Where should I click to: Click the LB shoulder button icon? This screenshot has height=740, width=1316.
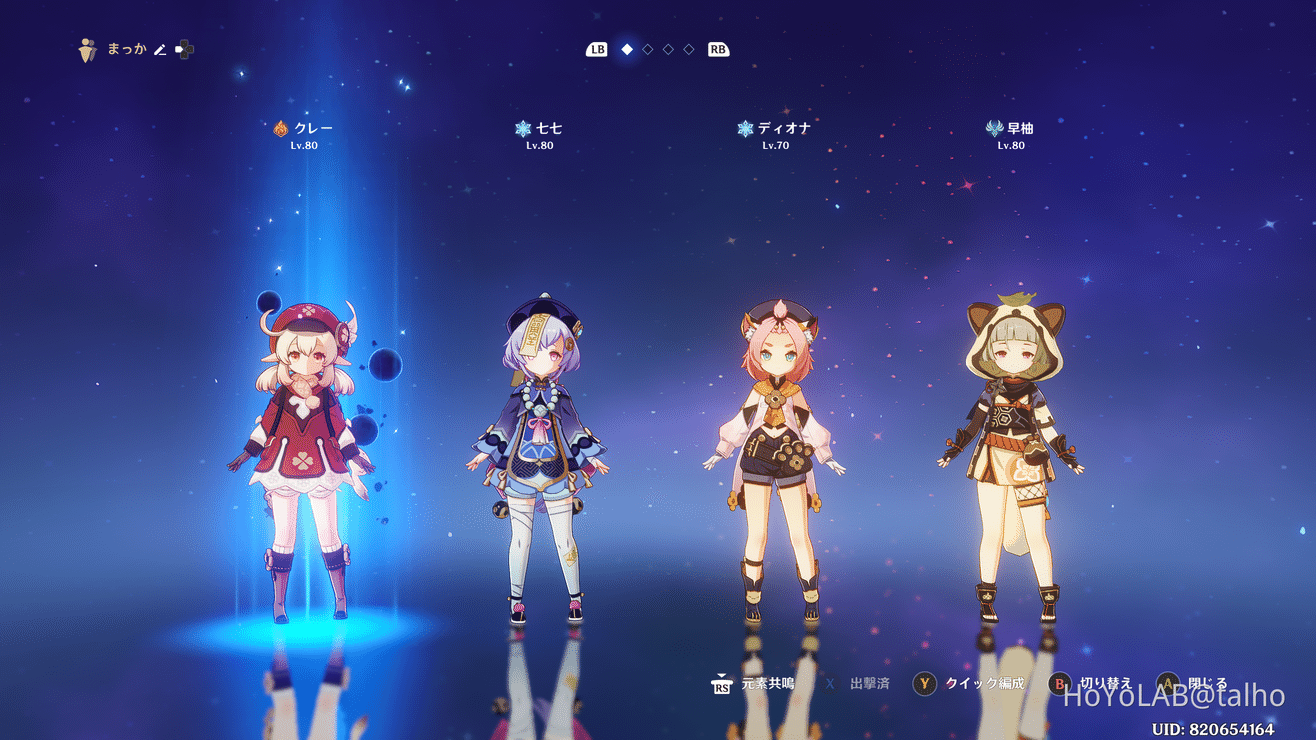[x=596, y=47]
